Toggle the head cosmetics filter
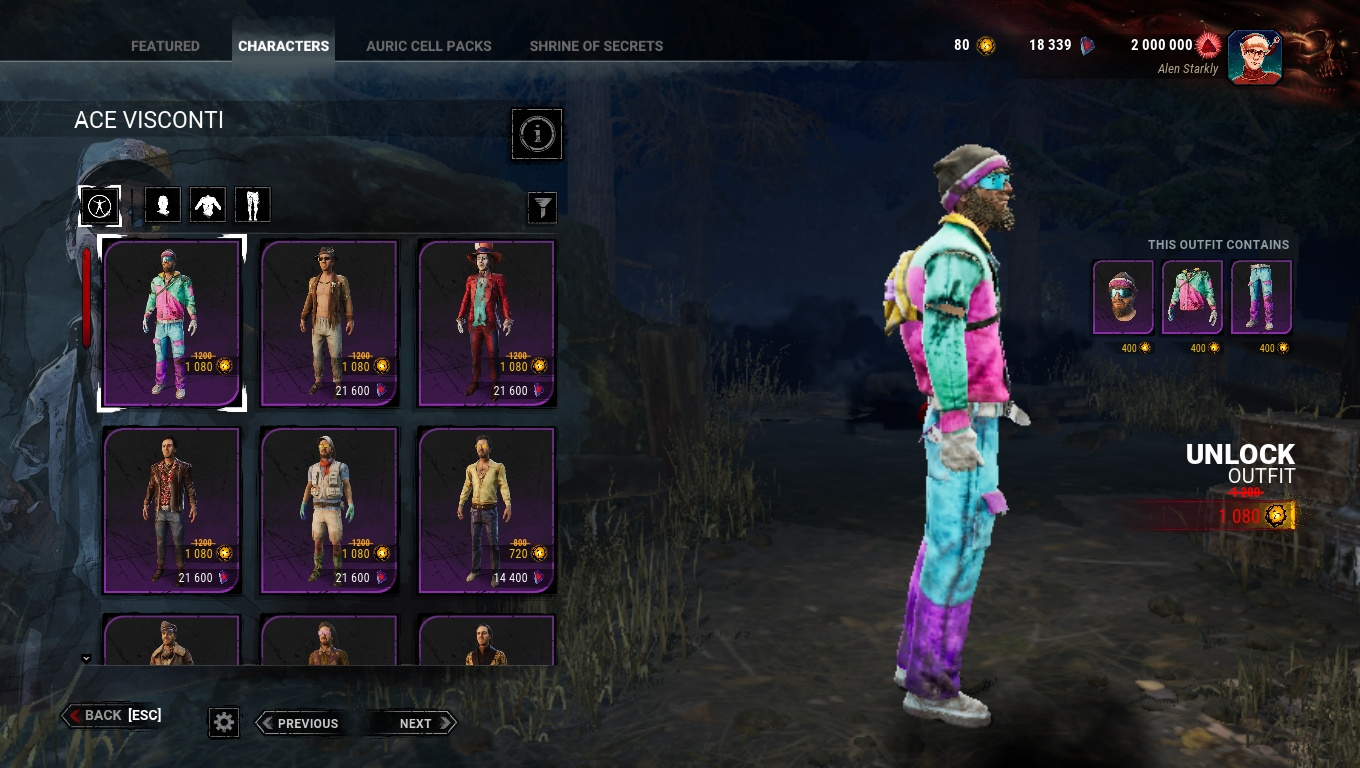Image resolution: width=1360 pixels, height=768 pixels. point(162,204)
